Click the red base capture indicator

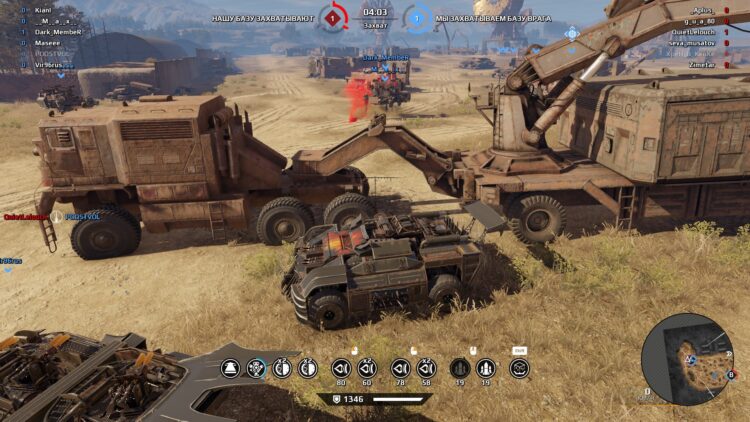(x=333, y=17)
